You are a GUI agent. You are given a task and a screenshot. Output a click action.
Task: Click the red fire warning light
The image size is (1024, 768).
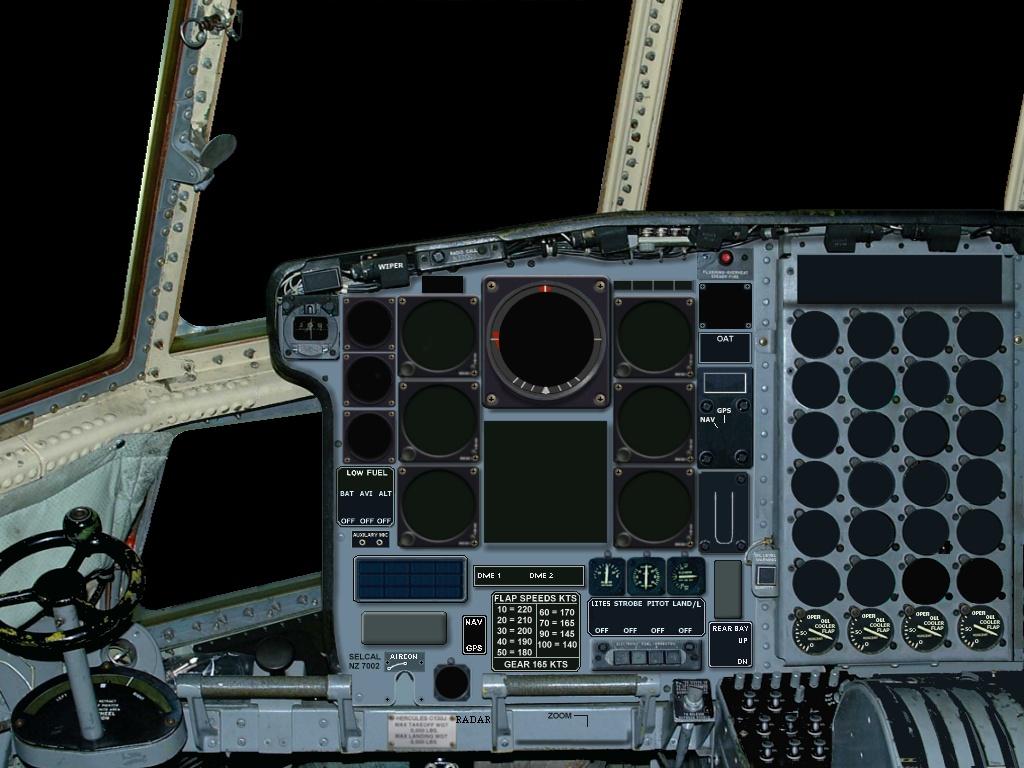[x=726, y=258]
